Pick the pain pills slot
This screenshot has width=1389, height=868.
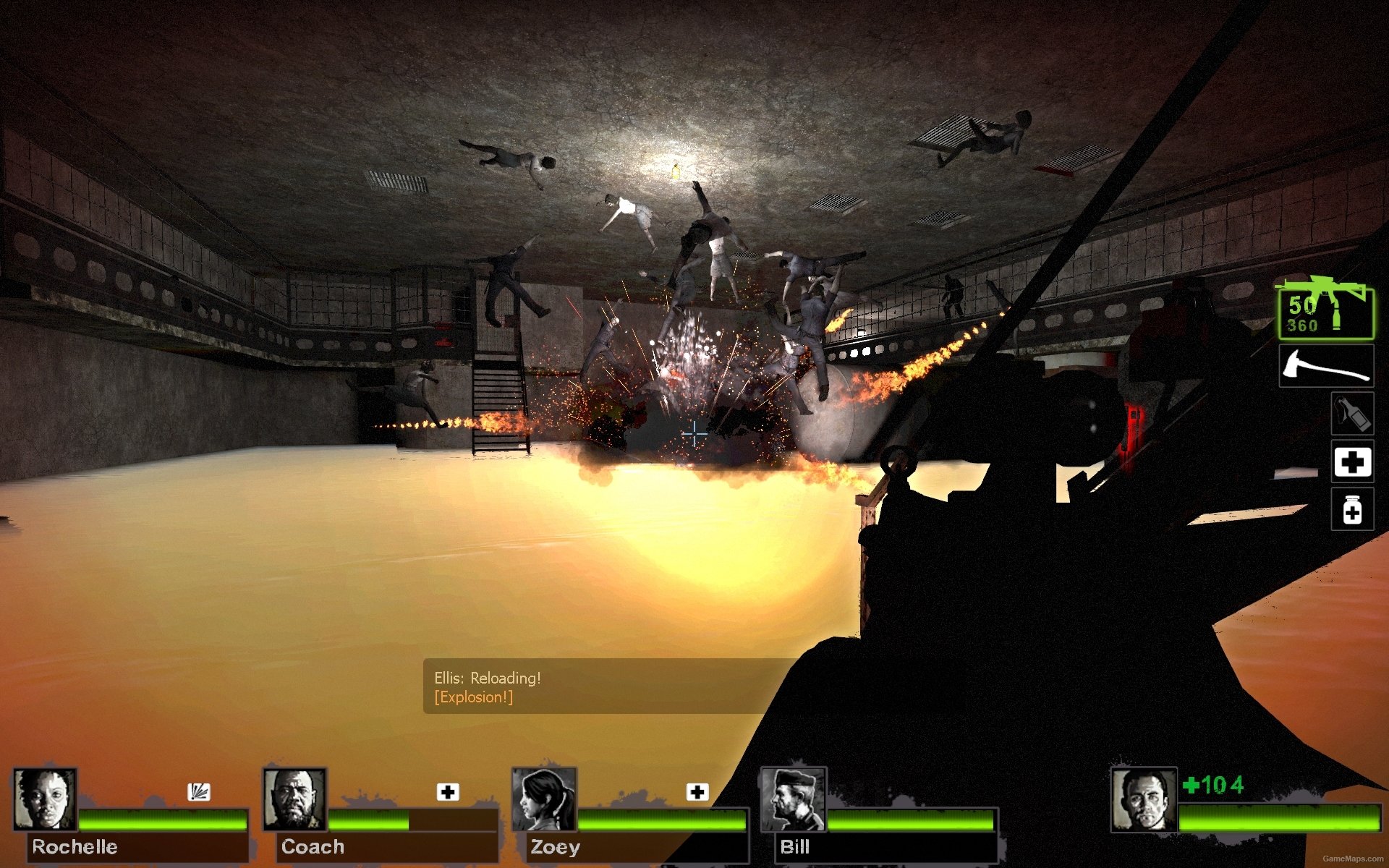1352,510
